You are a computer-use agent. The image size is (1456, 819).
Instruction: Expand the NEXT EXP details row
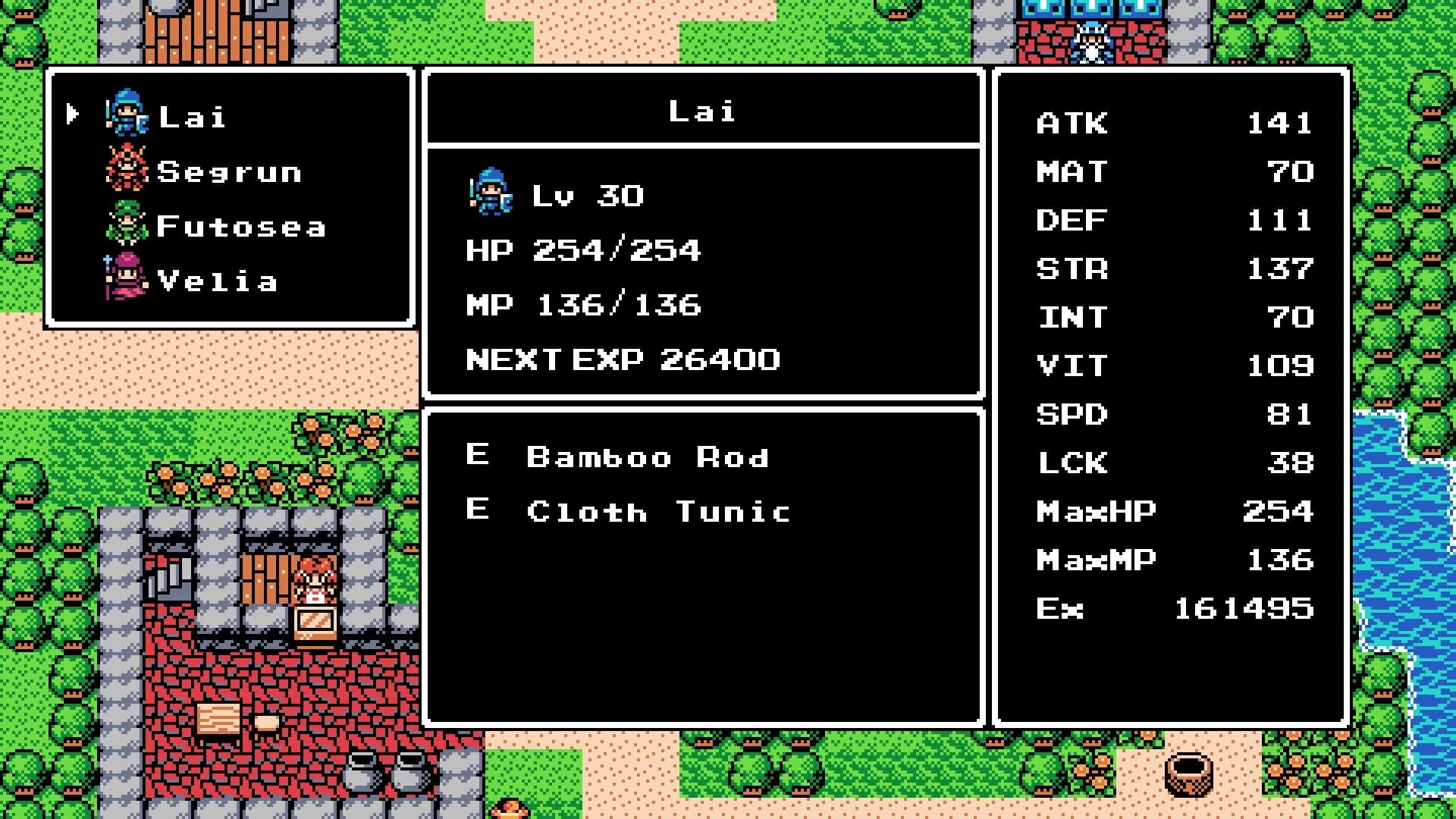coord(622,360)
